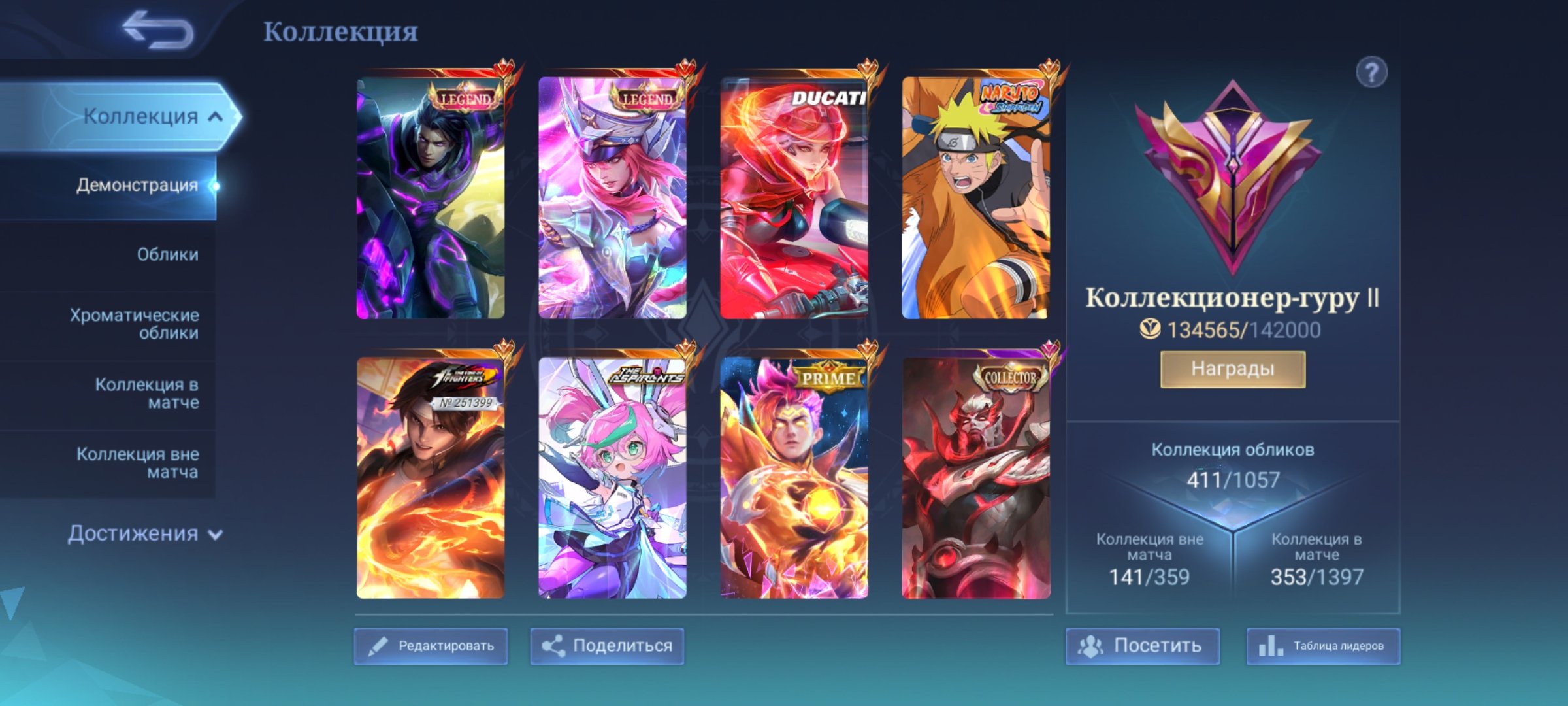Click the collector rank emblem badge
The image size is (1568, 706).
pos(1235,183)
